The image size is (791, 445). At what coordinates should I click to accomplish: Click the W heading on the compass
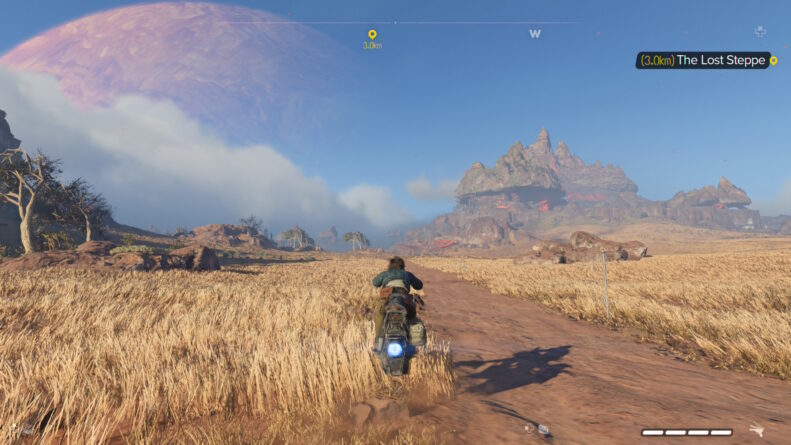tap(535, 33)
